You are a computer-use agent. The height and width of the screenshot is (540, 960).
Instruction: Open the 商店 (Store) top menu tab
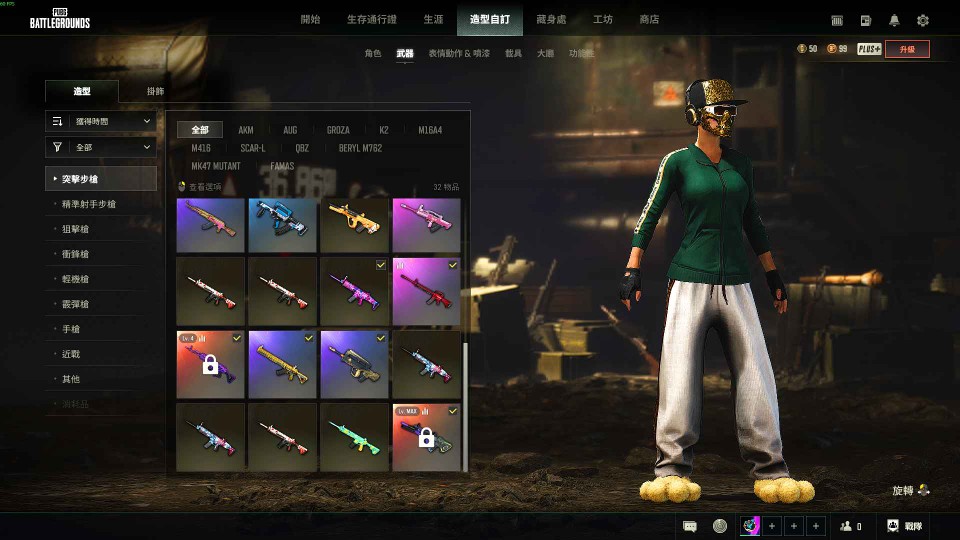pyautogui.click(x=649, y=20)
